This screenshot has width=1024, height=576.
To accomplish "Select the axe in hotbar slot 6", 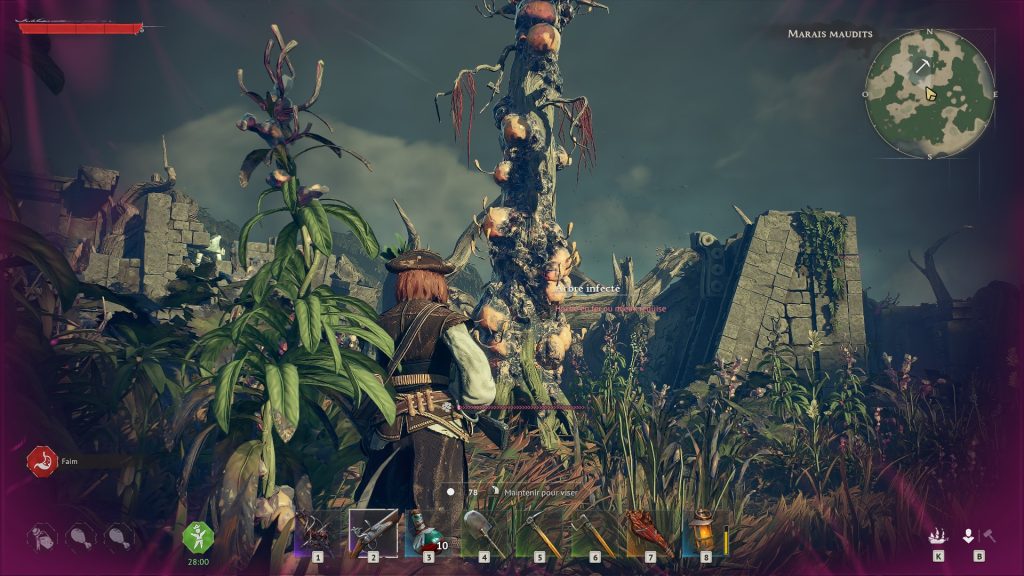I will (x=595, y=532).
